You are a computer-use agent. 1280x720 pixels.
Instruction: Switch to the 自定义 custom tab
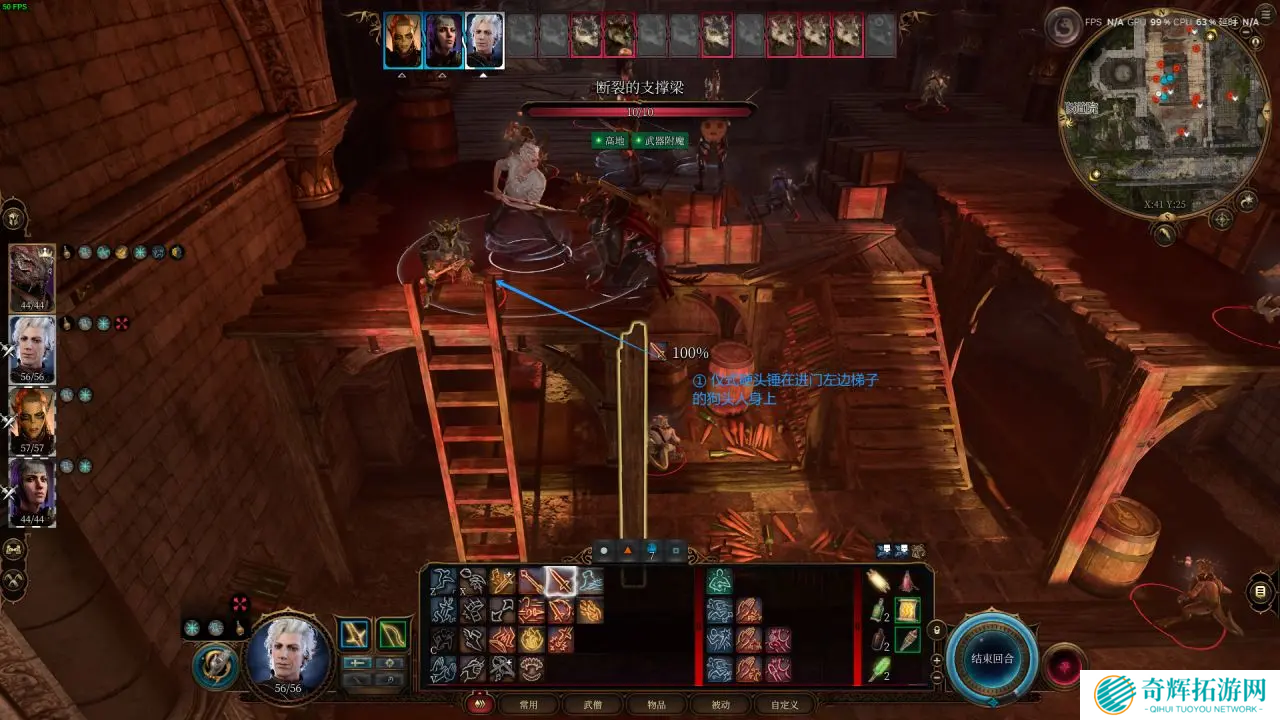coord(784,704)
